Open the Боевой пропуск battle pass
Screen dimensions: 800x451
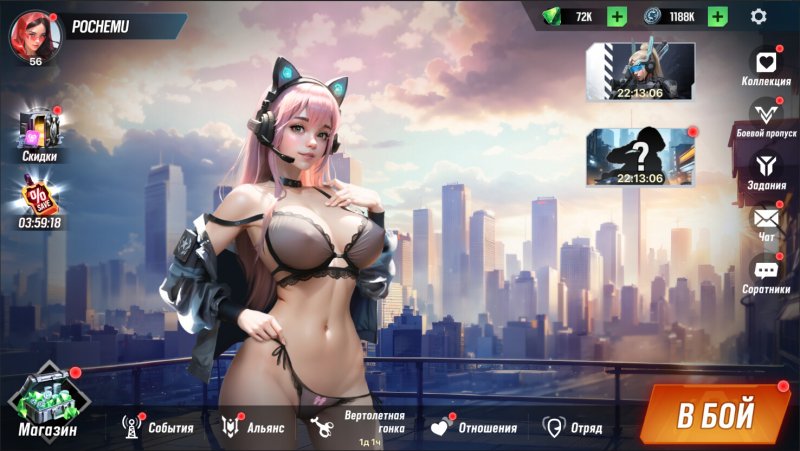coord(766,117)
